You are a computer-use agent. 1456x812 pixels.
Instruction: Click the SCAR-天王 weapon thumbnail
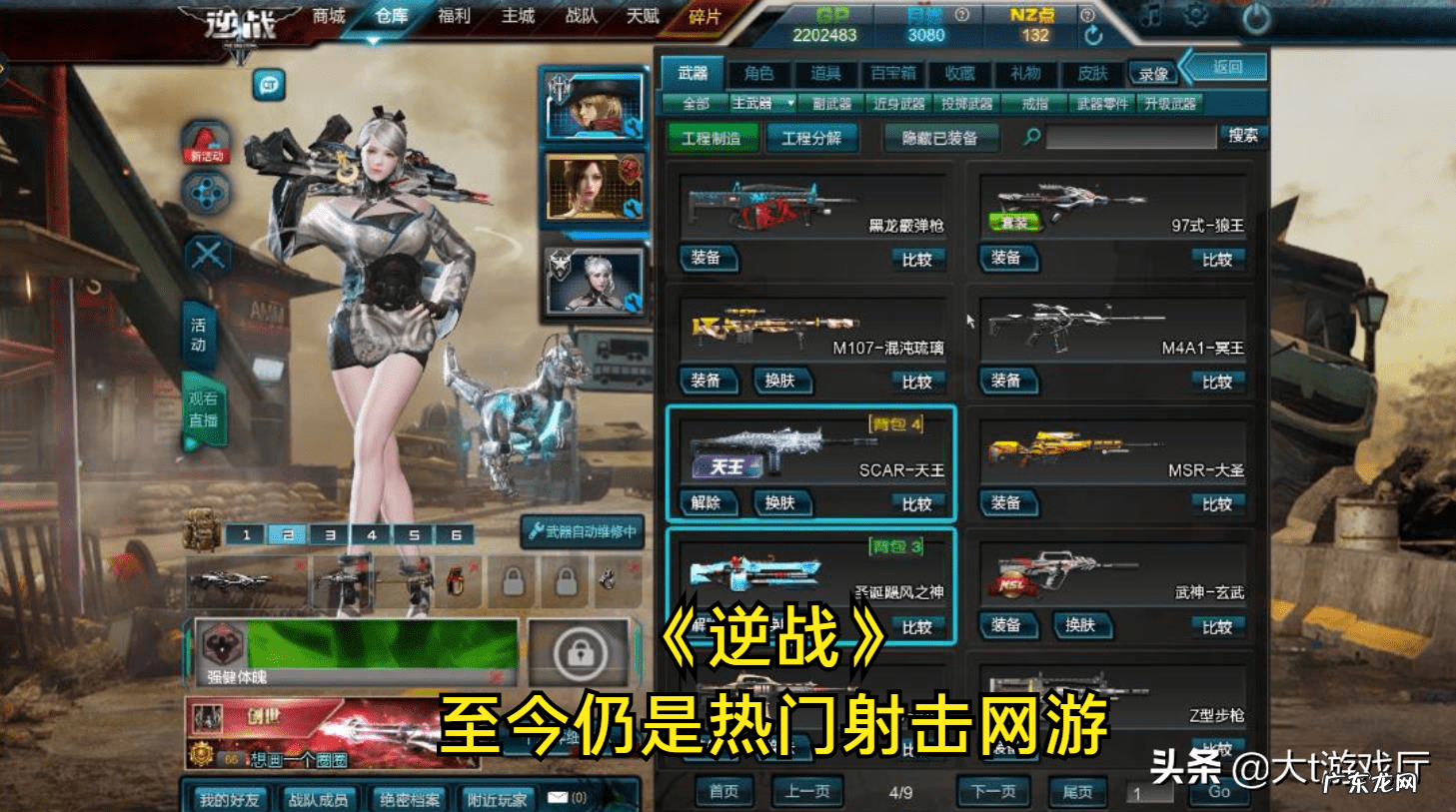click(774, 444)
